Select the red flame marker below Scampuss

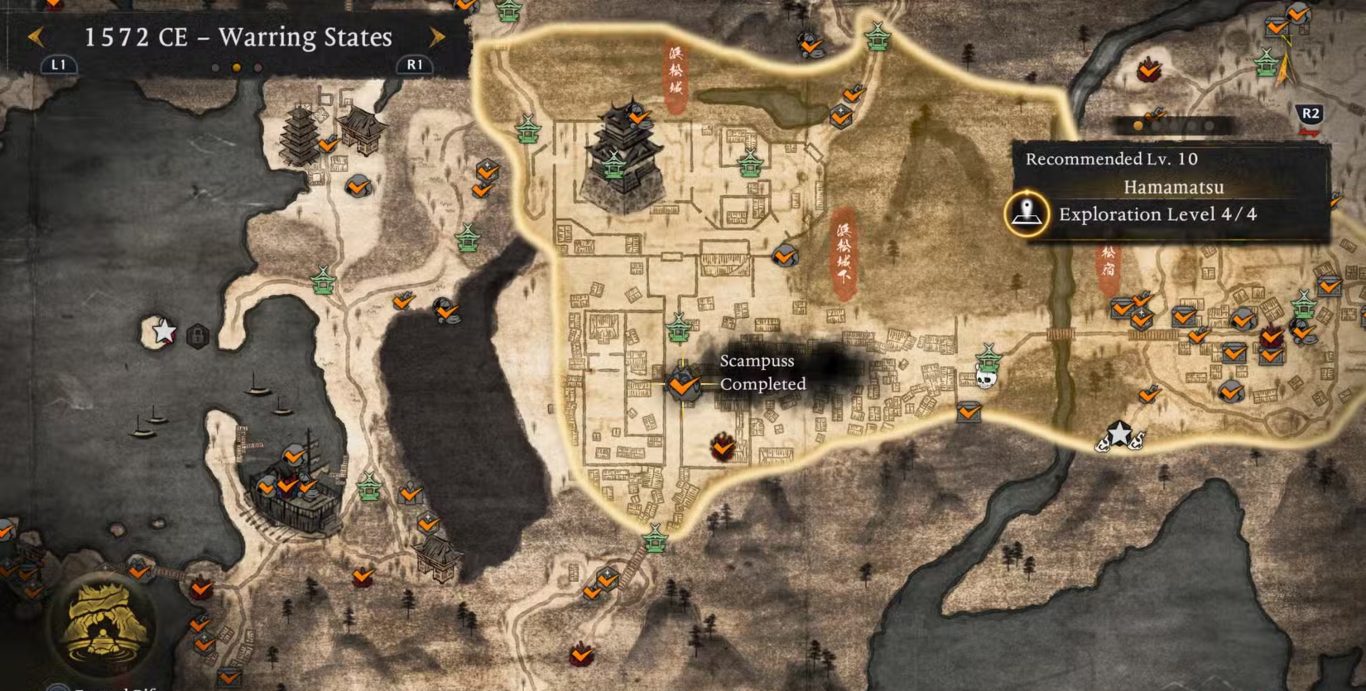(722, 447)
